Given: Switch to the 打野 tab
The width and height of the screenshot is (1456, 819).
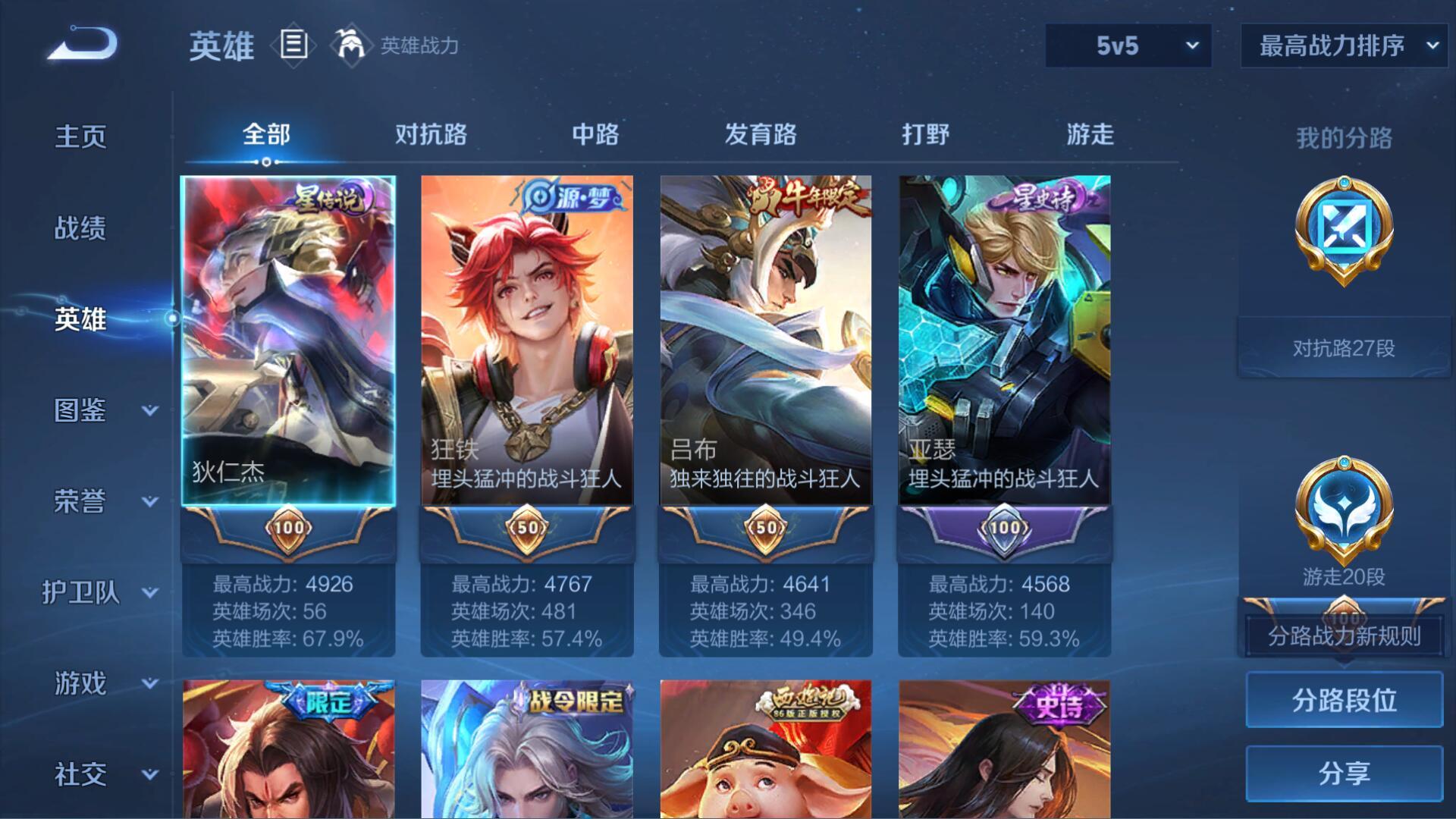Looking at the screenshot, I should pyautogui.click(x=925, y=135).
